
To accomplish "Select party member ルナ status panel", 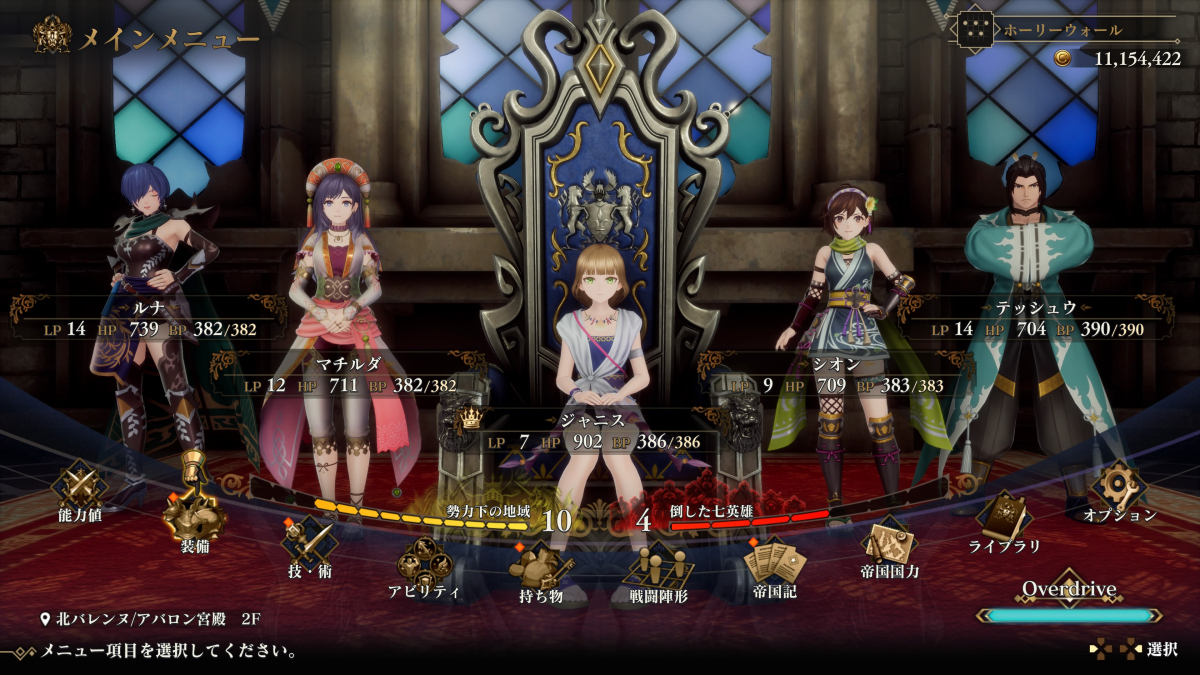I will point(150,319).
